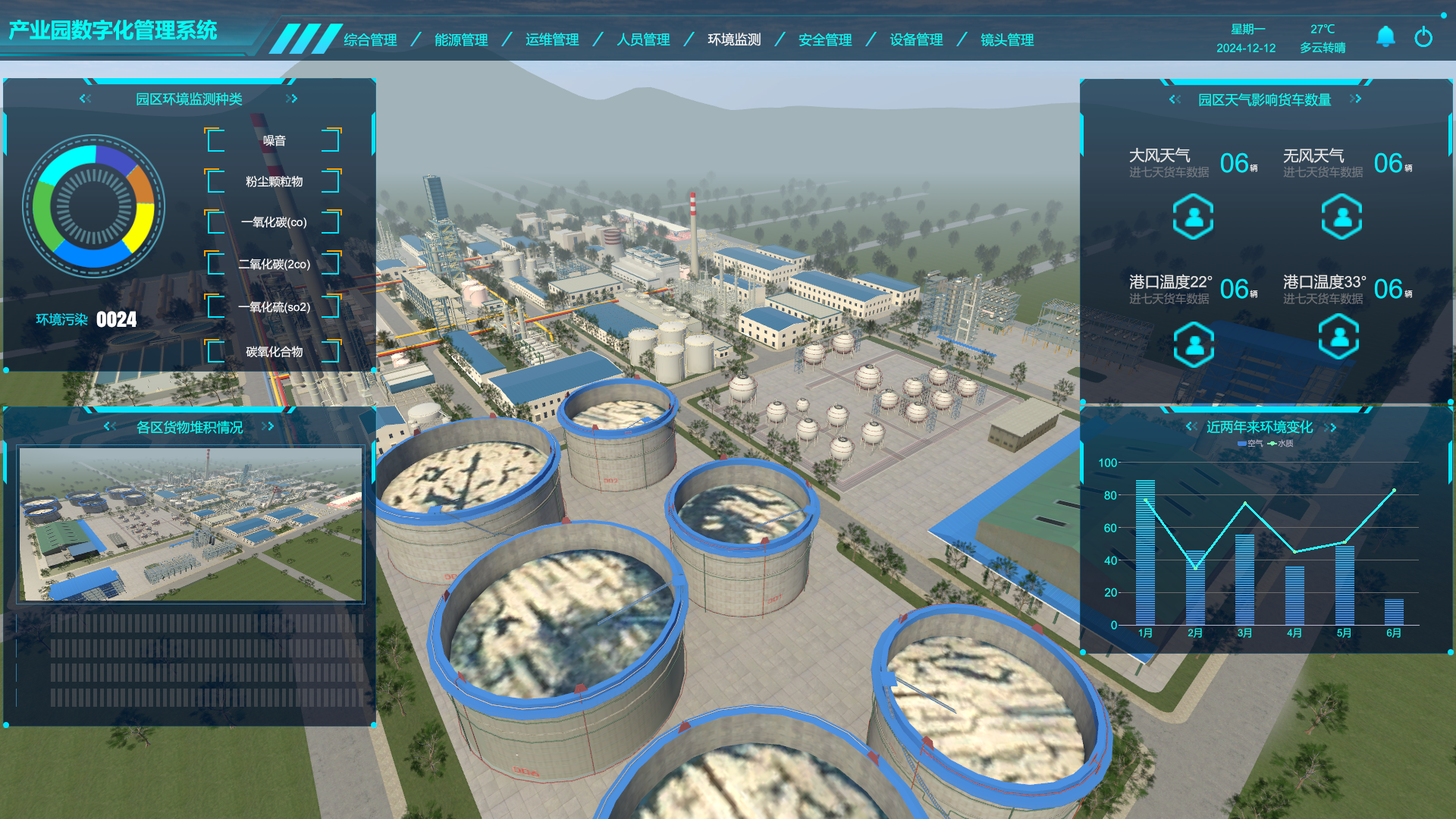Pick the 二氧化碳(2co) item
This screenshot has width=1456, height=819.
274,264
